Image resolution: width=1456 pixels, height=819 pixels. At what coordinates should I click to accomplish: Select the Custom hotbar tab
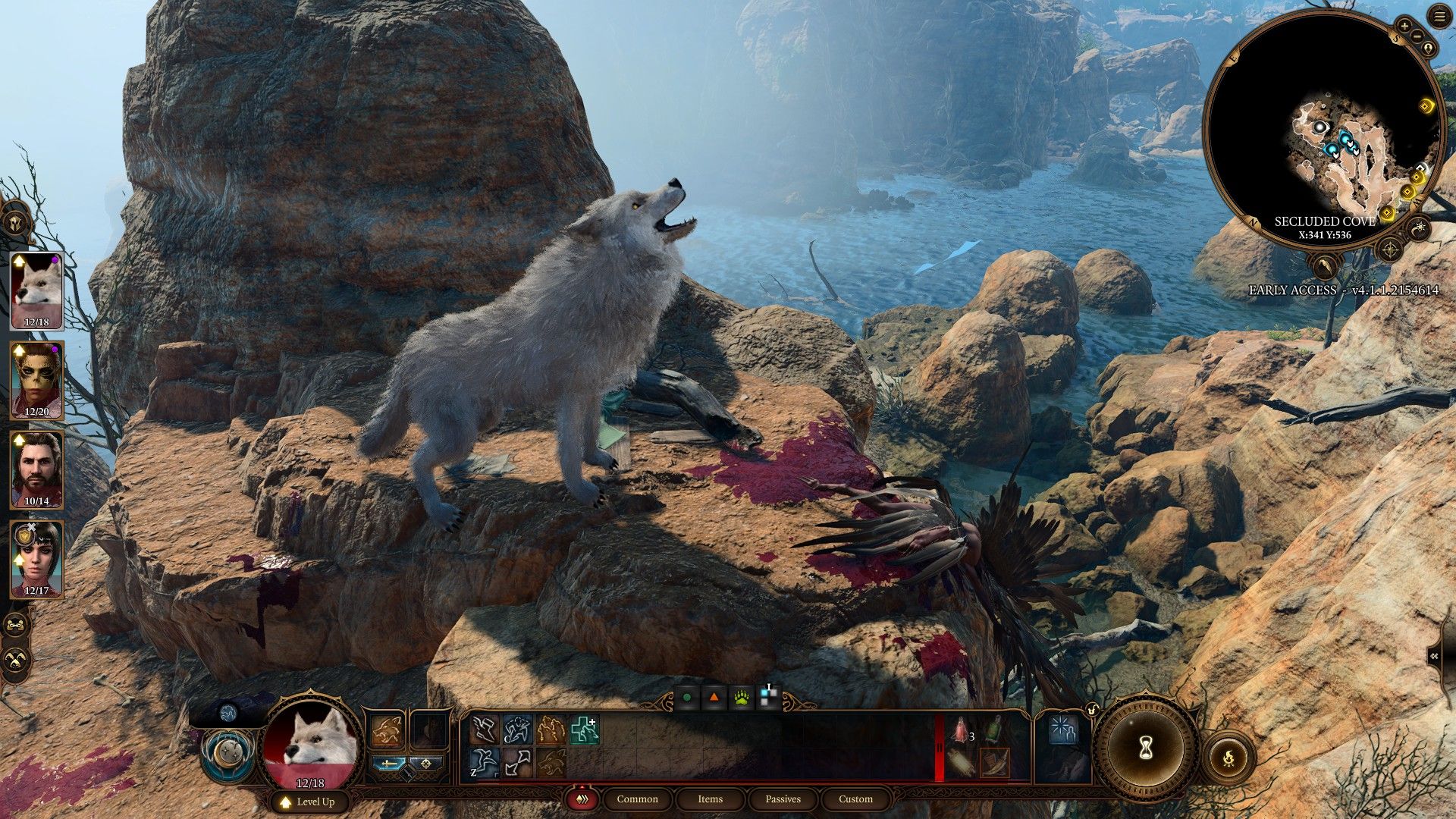(855, 799)
